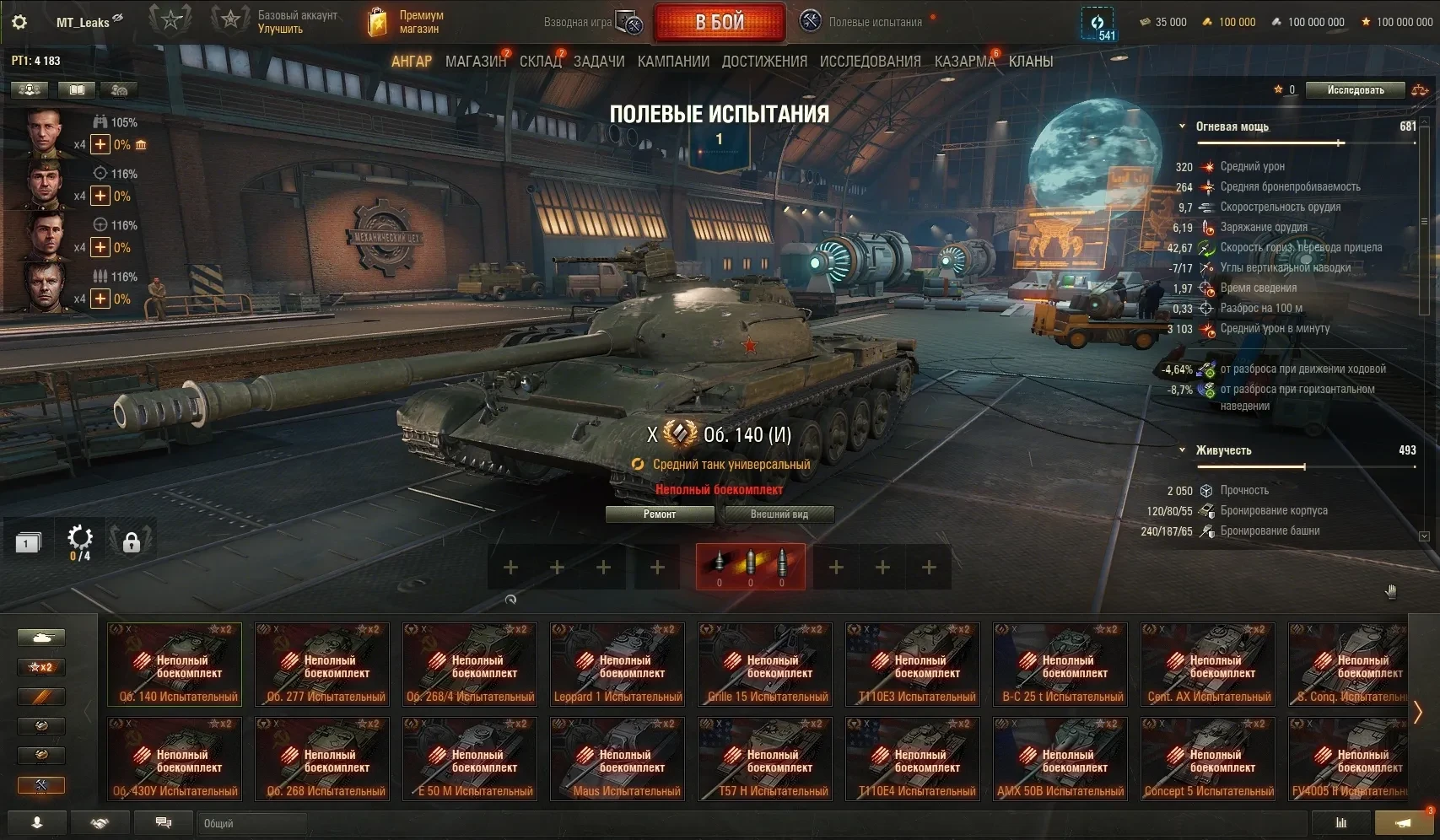Open Внешний вид customization

779,514
